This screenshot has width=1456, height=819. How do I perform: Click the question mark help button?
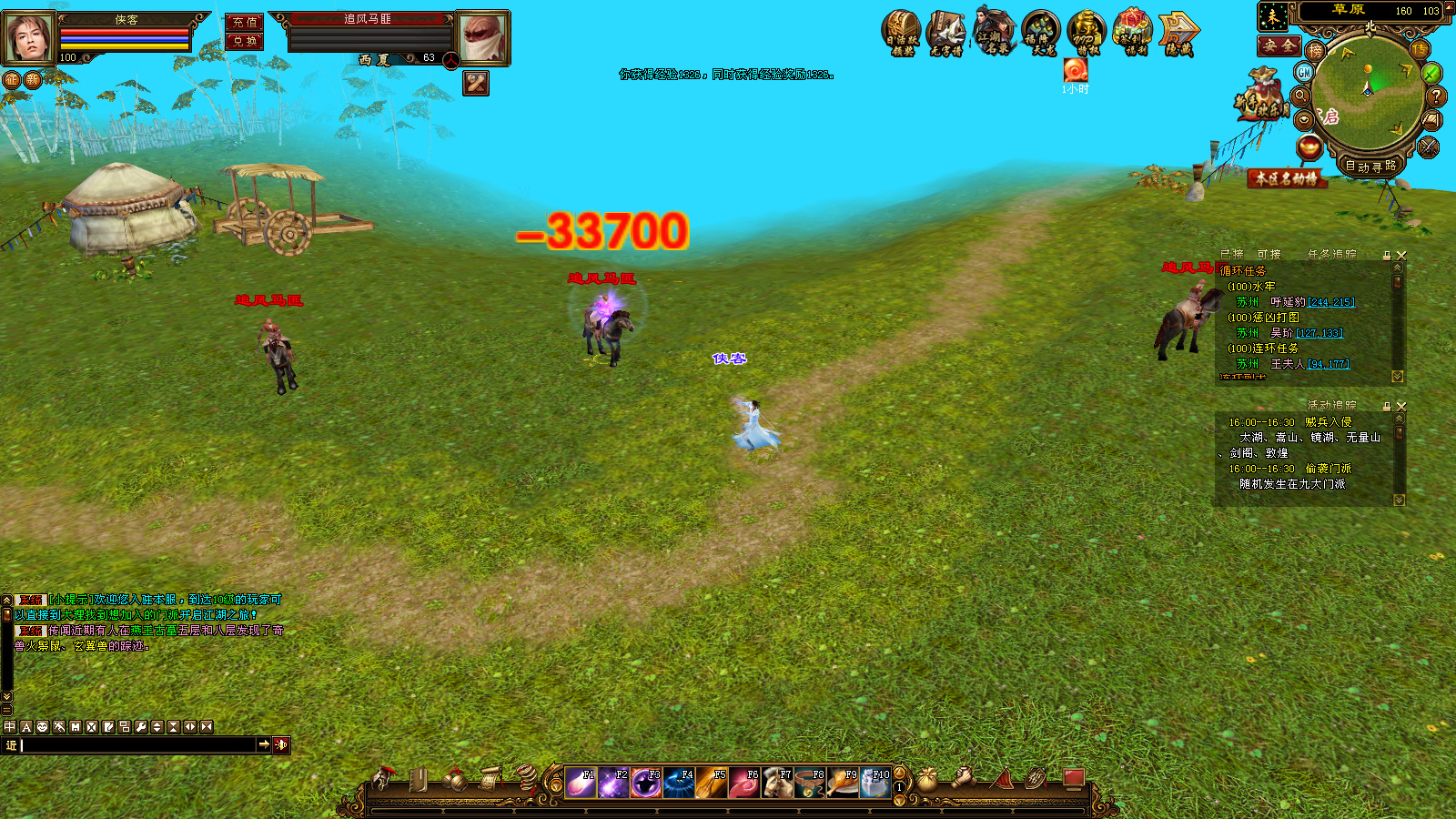1436,96
